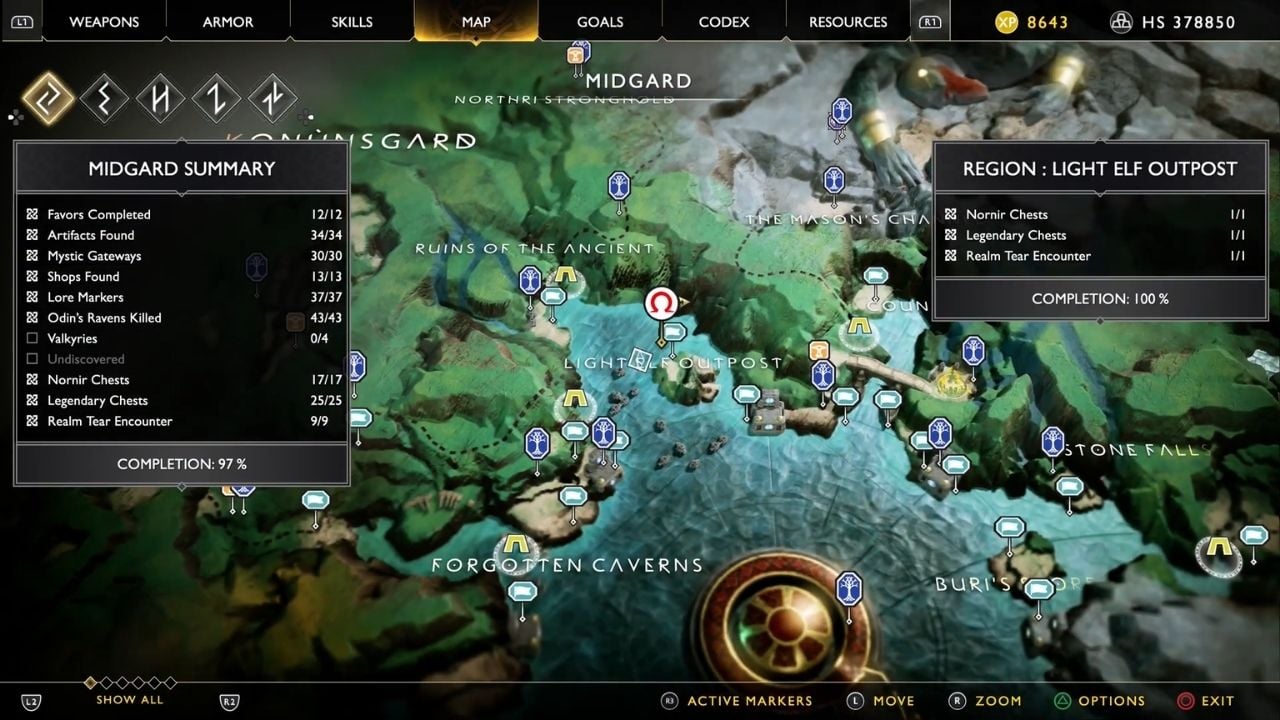Screen dimensions: 1280x720
Task: Open the Armor tab
Action: click(x=228, y=22)
